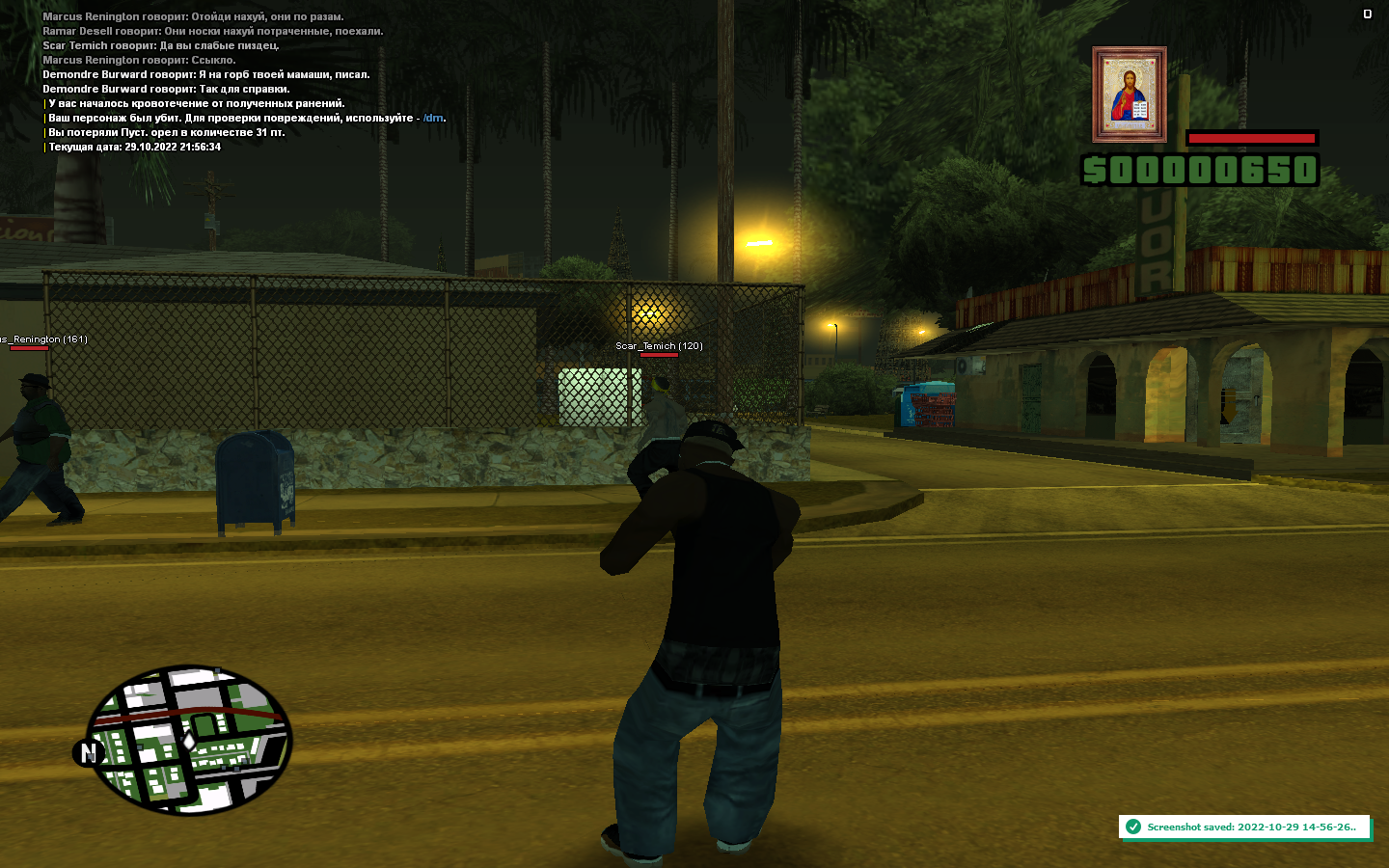The width and height of the screenshot is (1389, 868).
Task: Select the Scar_Temich player name tag
Action: coord(659,346)
